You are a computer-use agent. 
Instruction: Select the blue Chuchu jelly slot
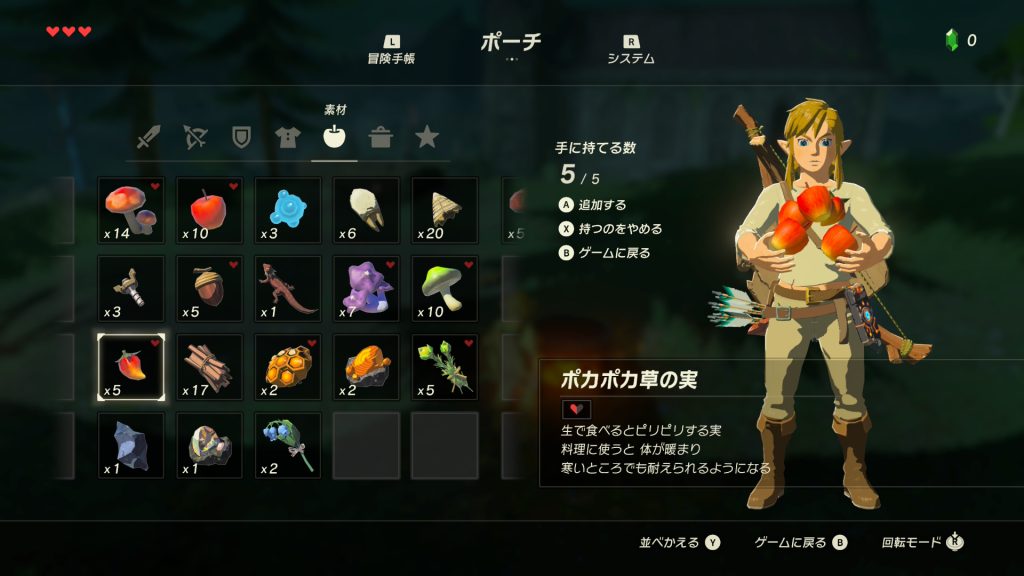click(288, 211)
